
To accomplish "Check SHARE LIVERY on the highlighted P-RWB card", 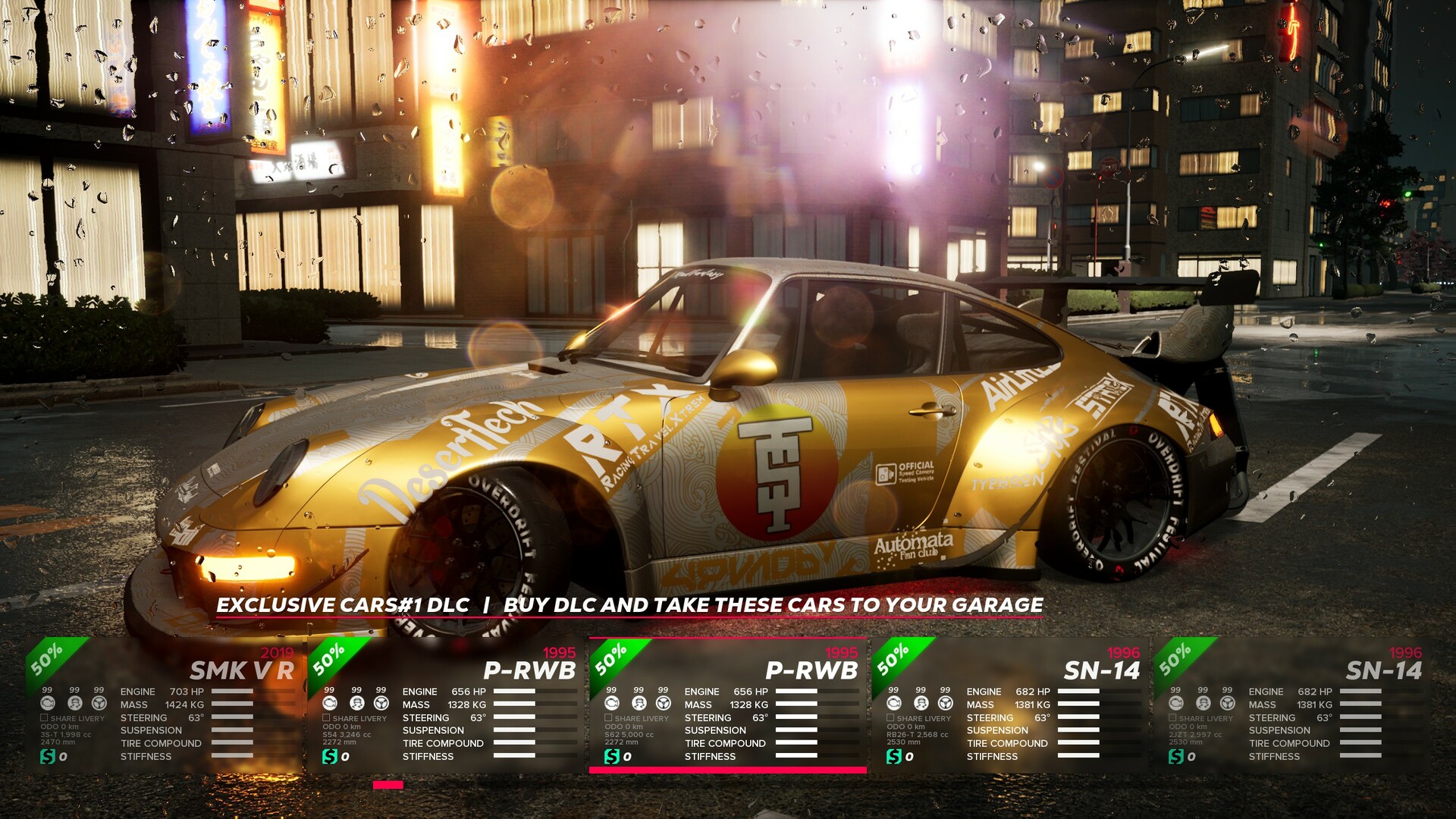I will coord(608,718).
